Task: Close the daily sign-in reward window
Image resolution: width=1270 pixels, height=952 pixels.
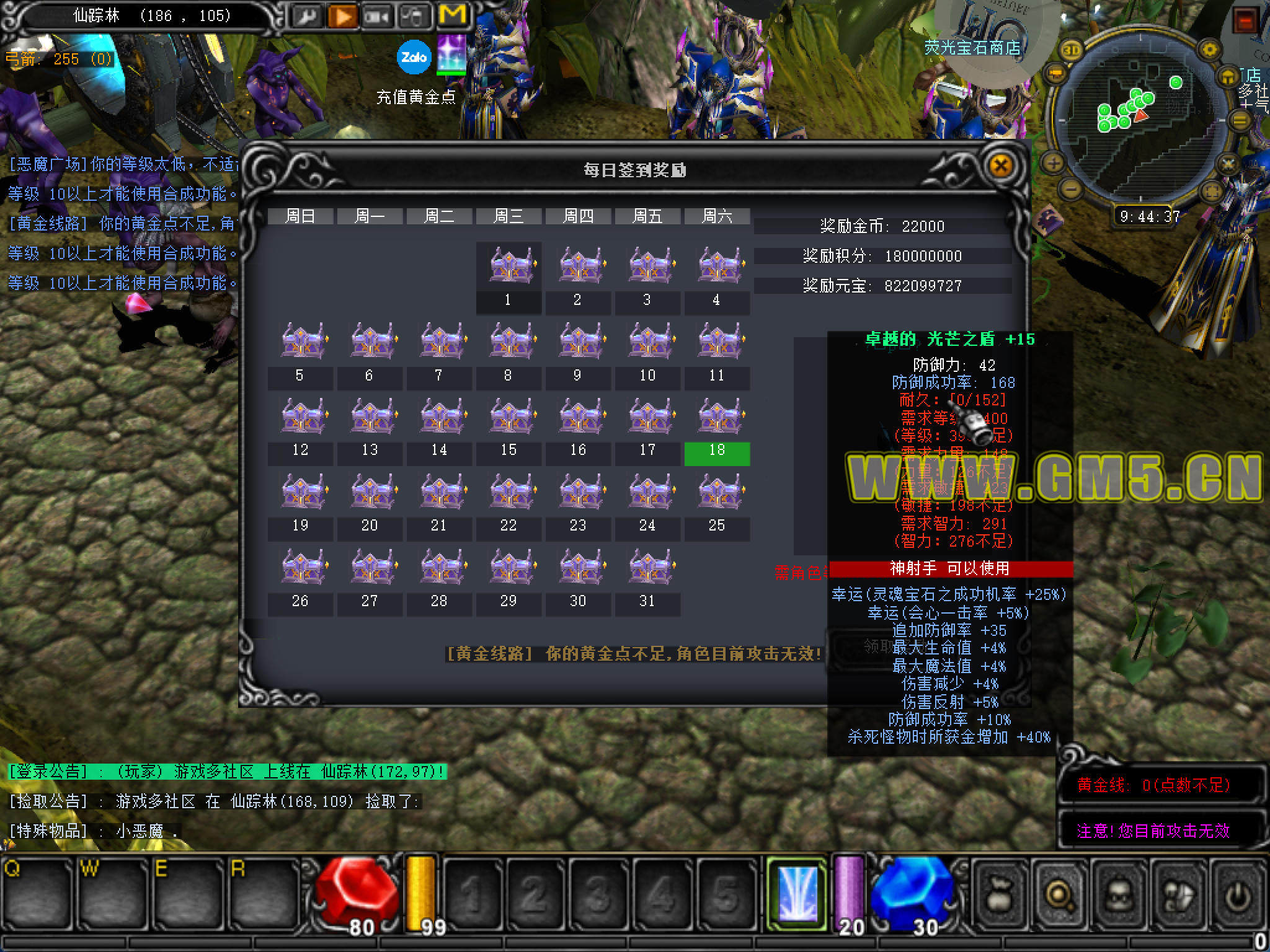Action: coord(1000,165)
